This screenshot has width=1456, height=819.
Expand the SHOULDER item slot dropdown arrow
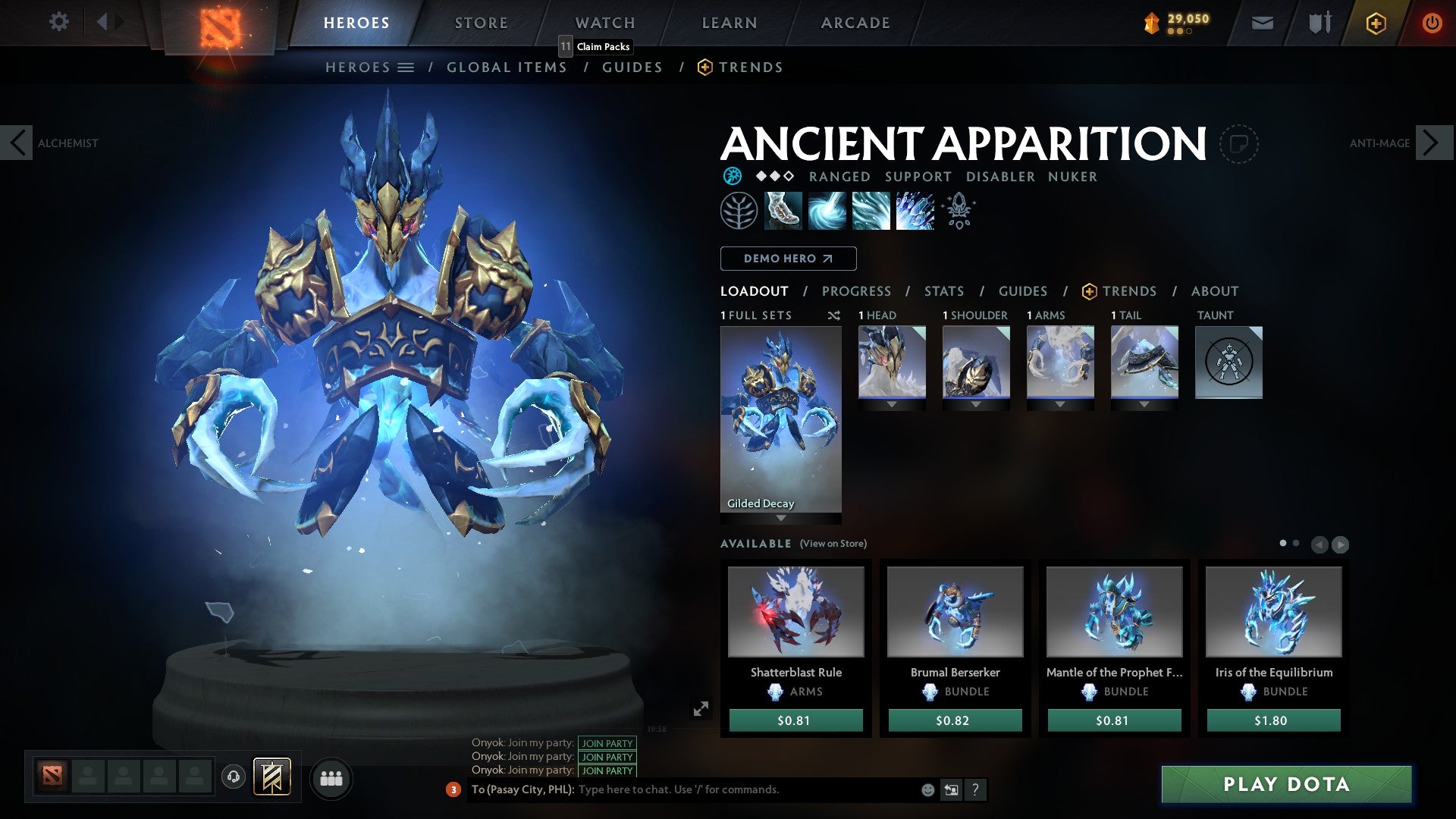click(x=976, y=405)
